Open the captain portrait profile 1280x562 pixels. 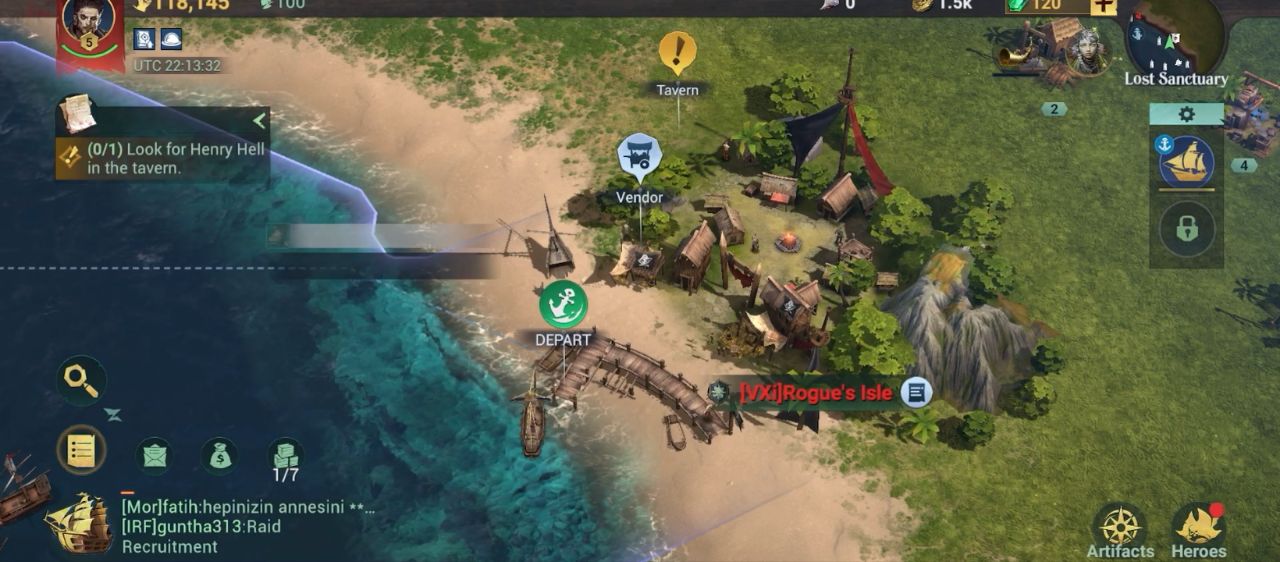point(89,22)
